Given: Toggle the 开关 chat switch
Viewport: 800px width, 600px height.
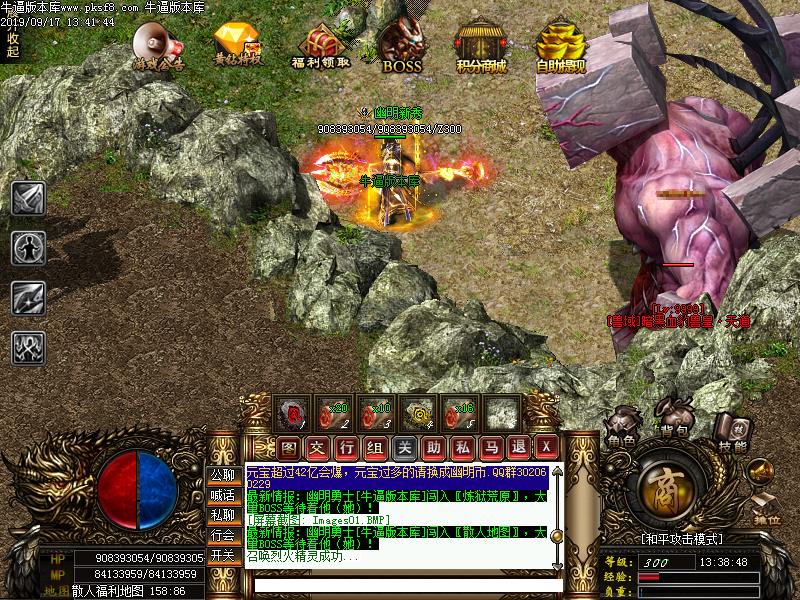Looking at the screenshot, I should click(222, 555).
